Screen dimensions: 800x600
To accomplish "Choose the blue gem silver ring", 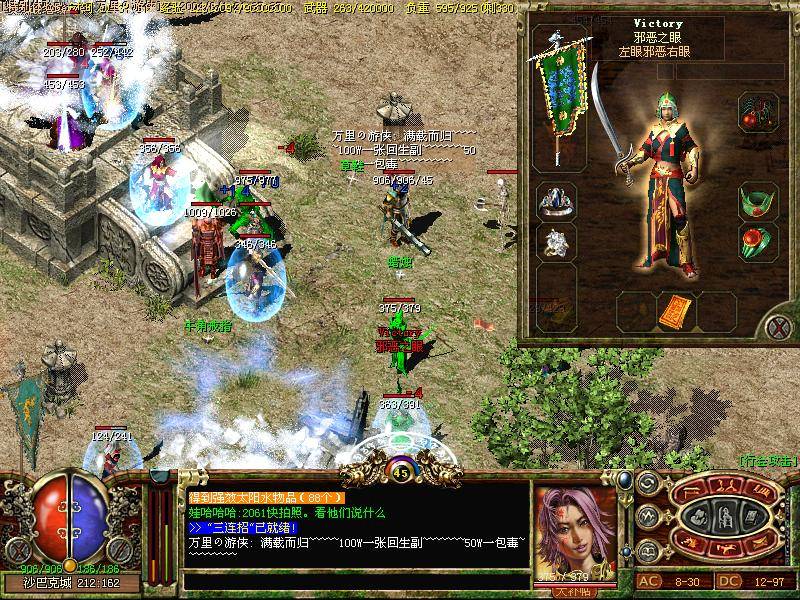I will (x=555, y=201).
